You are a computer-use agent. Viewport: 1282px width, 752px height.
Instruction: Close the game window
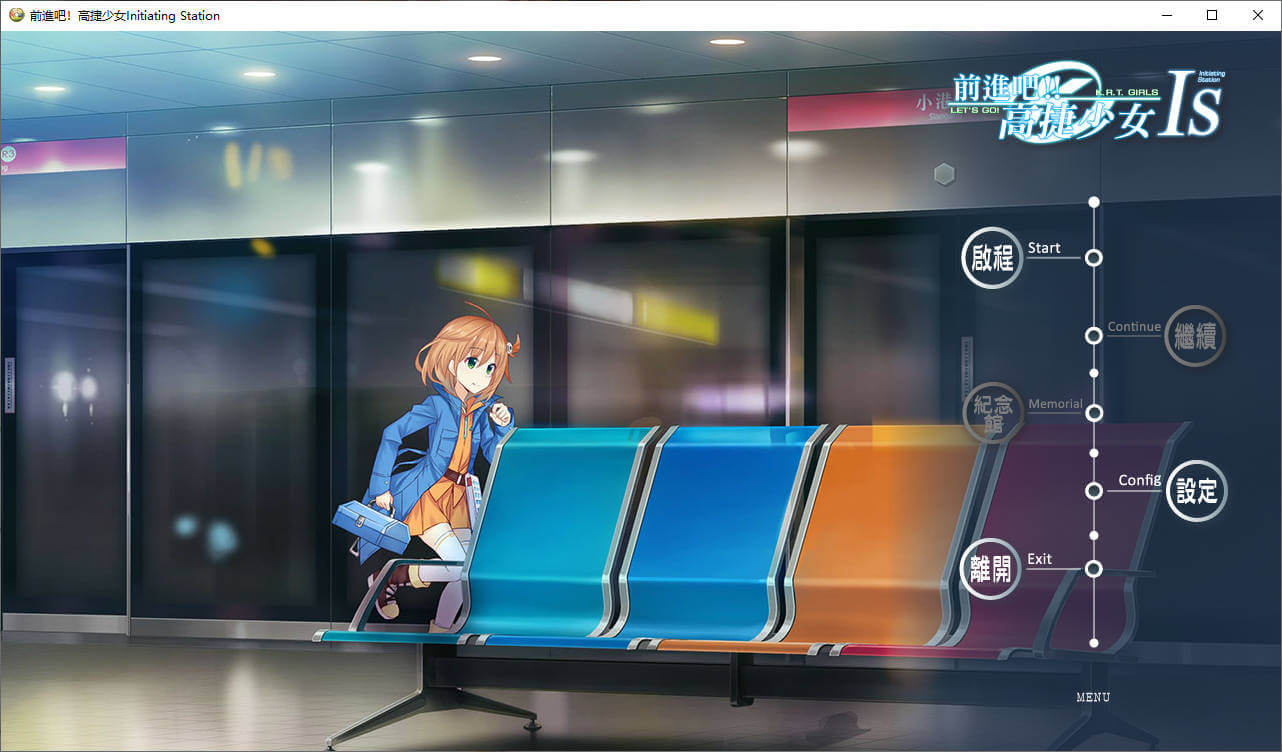click(x=1258, y=15)
